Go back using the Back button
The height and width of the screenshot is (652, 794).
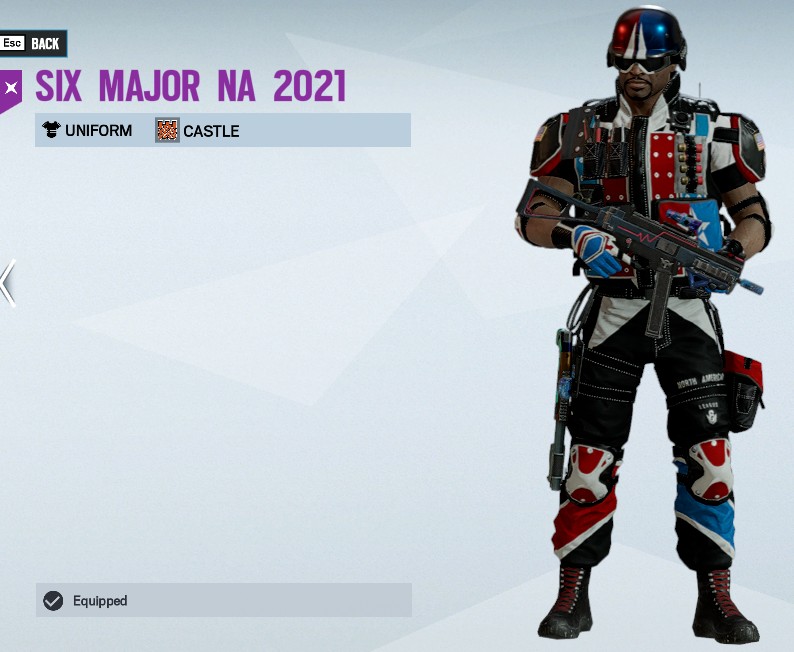[33, 43]
